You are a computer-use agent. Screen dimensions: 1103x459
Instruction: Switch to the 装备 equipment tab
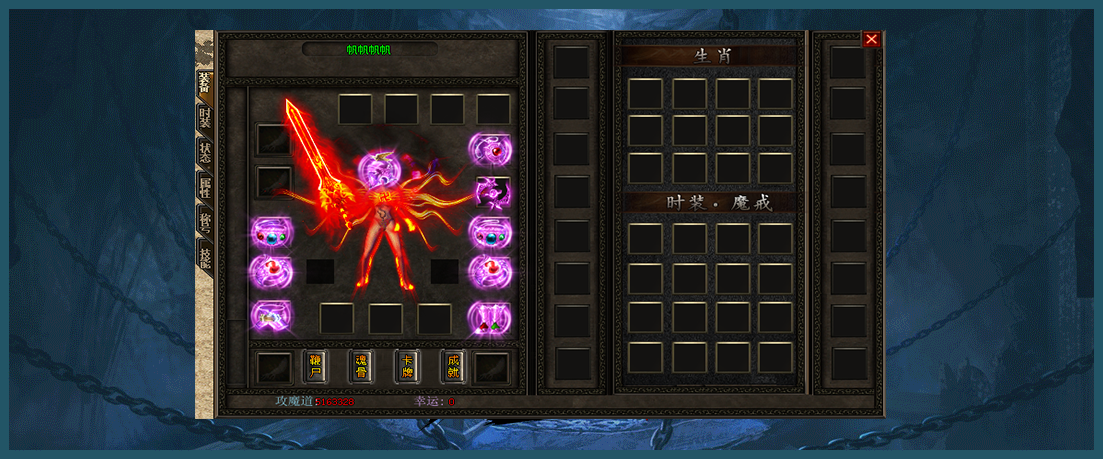204,82
